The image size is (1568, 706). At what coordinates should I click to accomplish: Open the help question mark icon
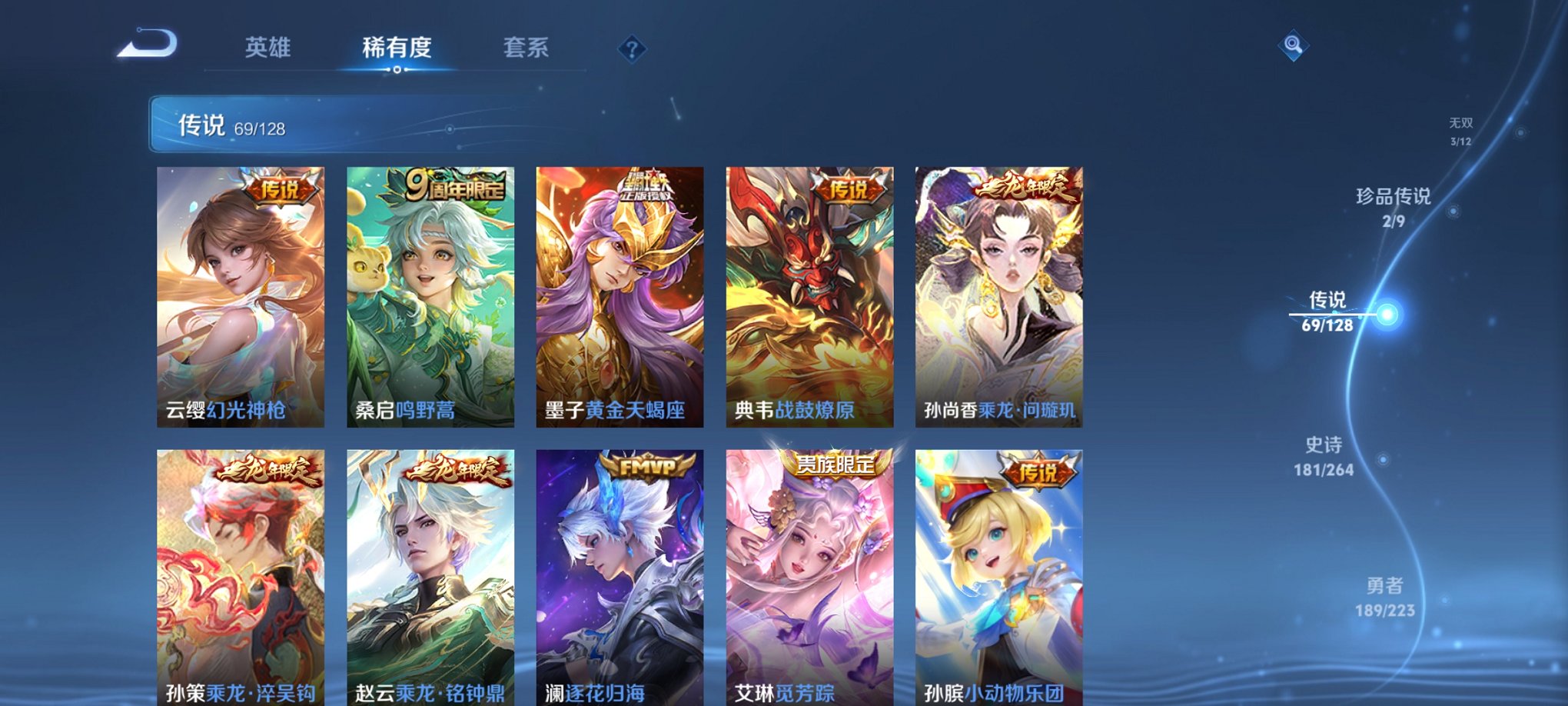[x=632, y=50]
